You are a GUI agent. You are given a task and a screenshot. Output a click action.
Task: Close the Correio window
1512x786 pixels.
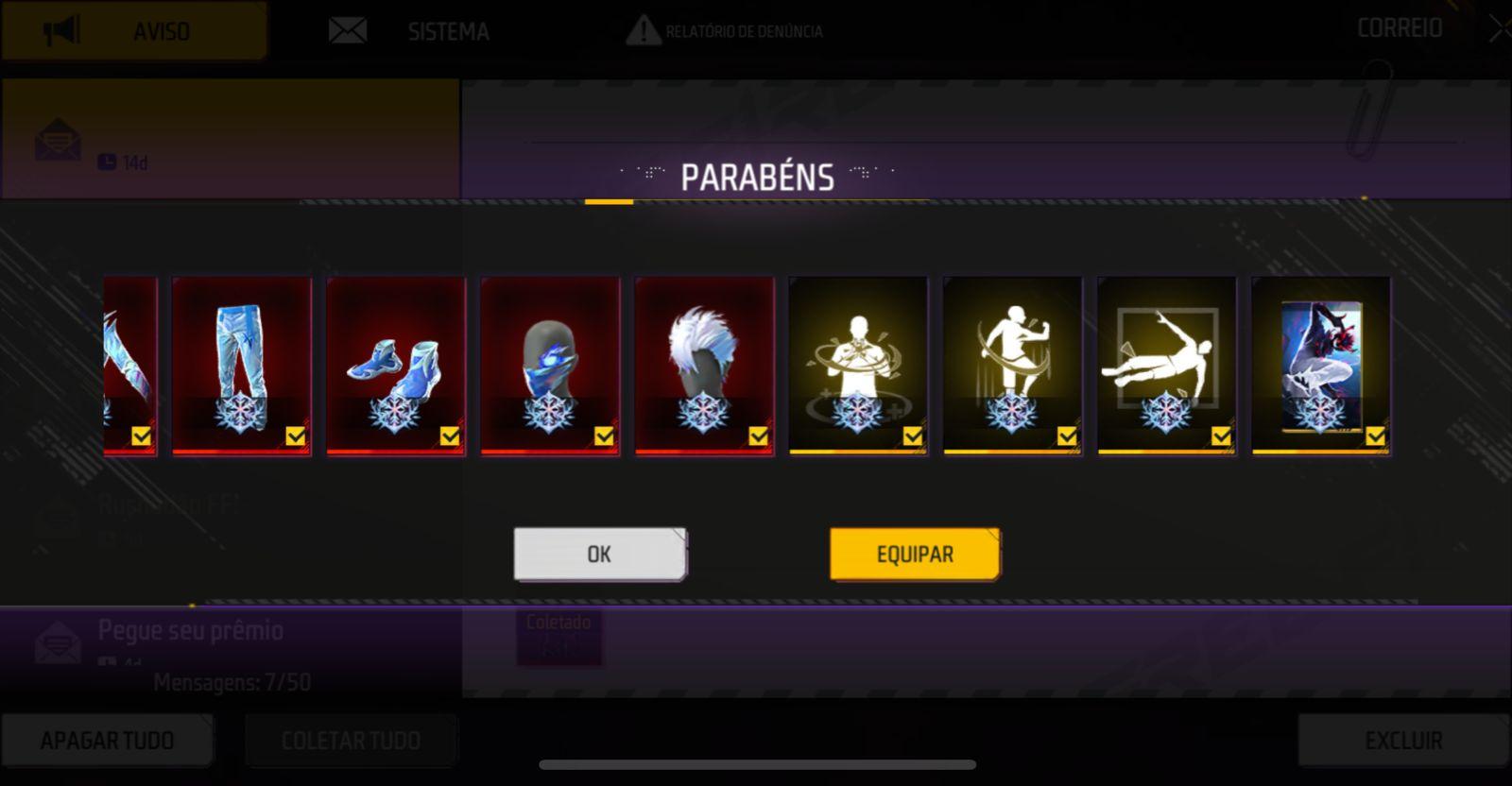pos(1499,29)
